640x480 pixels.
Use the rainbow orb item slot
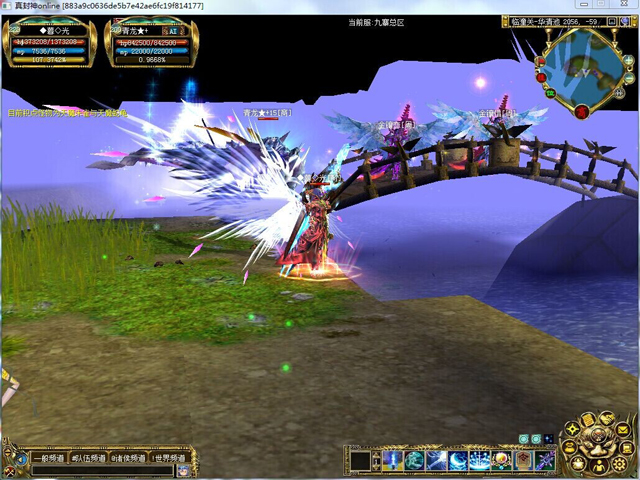(x=503, y=460)
